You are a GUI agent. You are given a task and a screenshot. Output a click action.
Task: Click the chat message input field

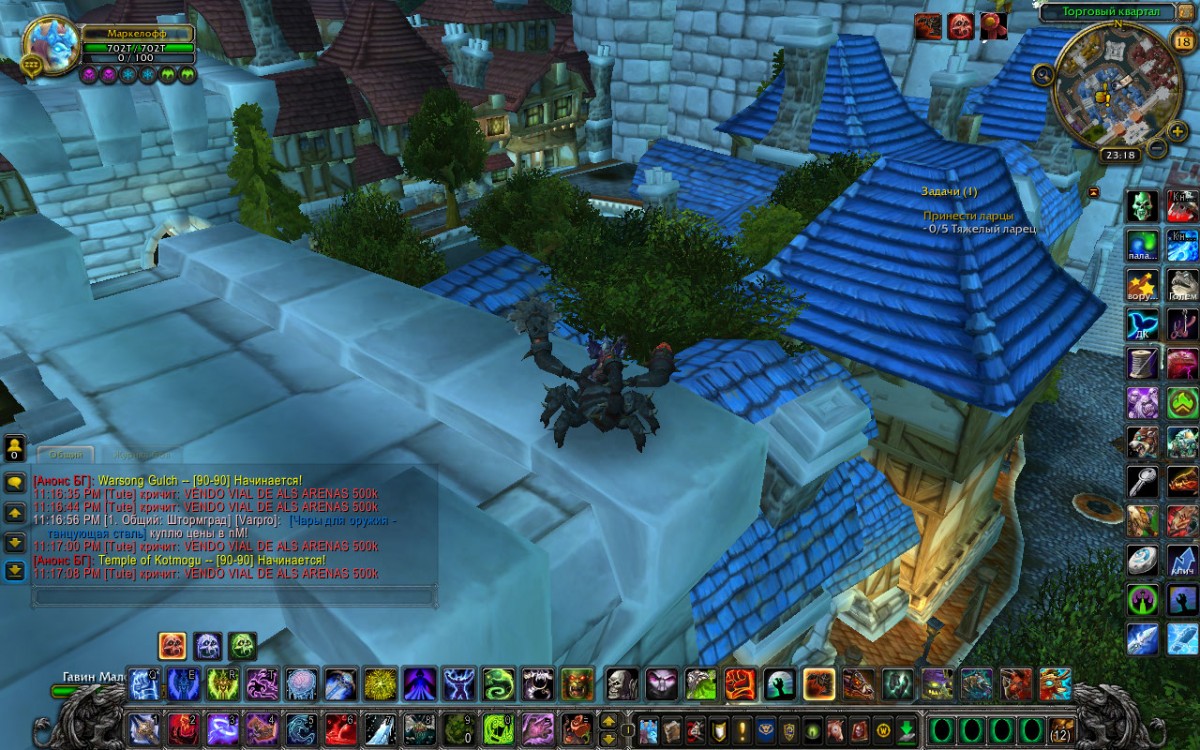point(235,596)
